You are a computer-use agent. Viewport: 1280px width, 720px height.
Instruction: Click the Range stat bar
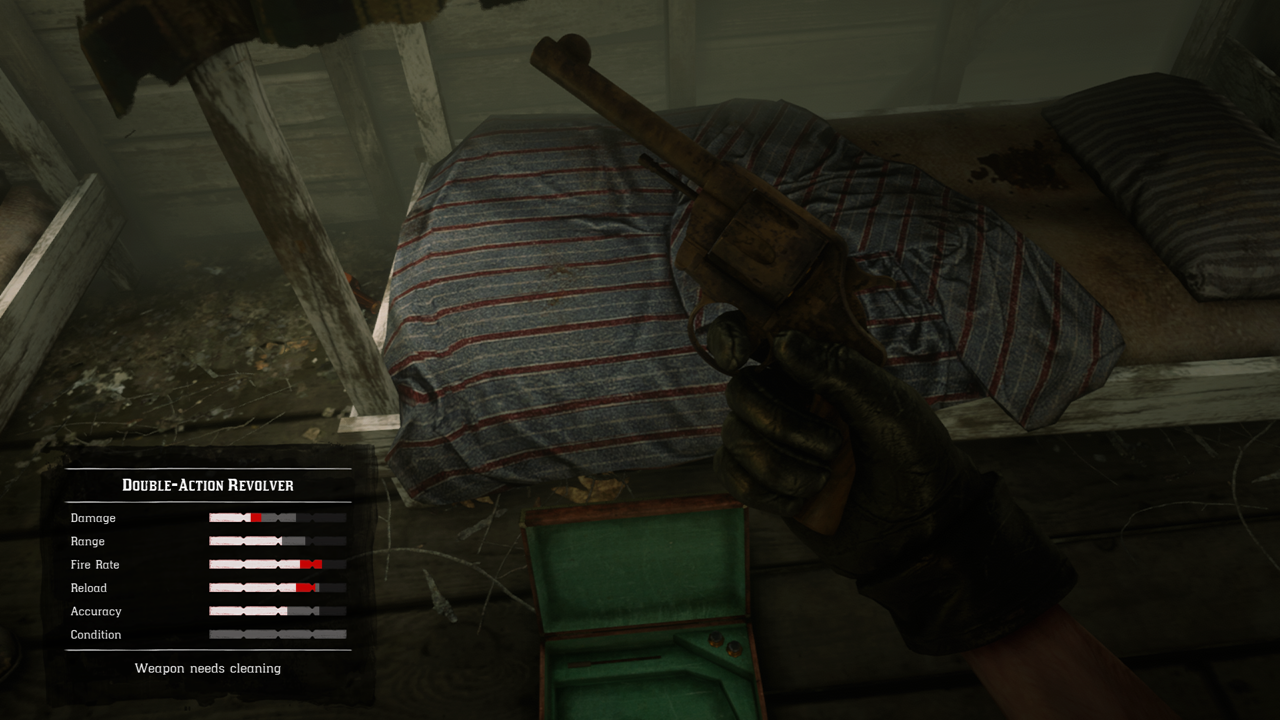(277, 541)
